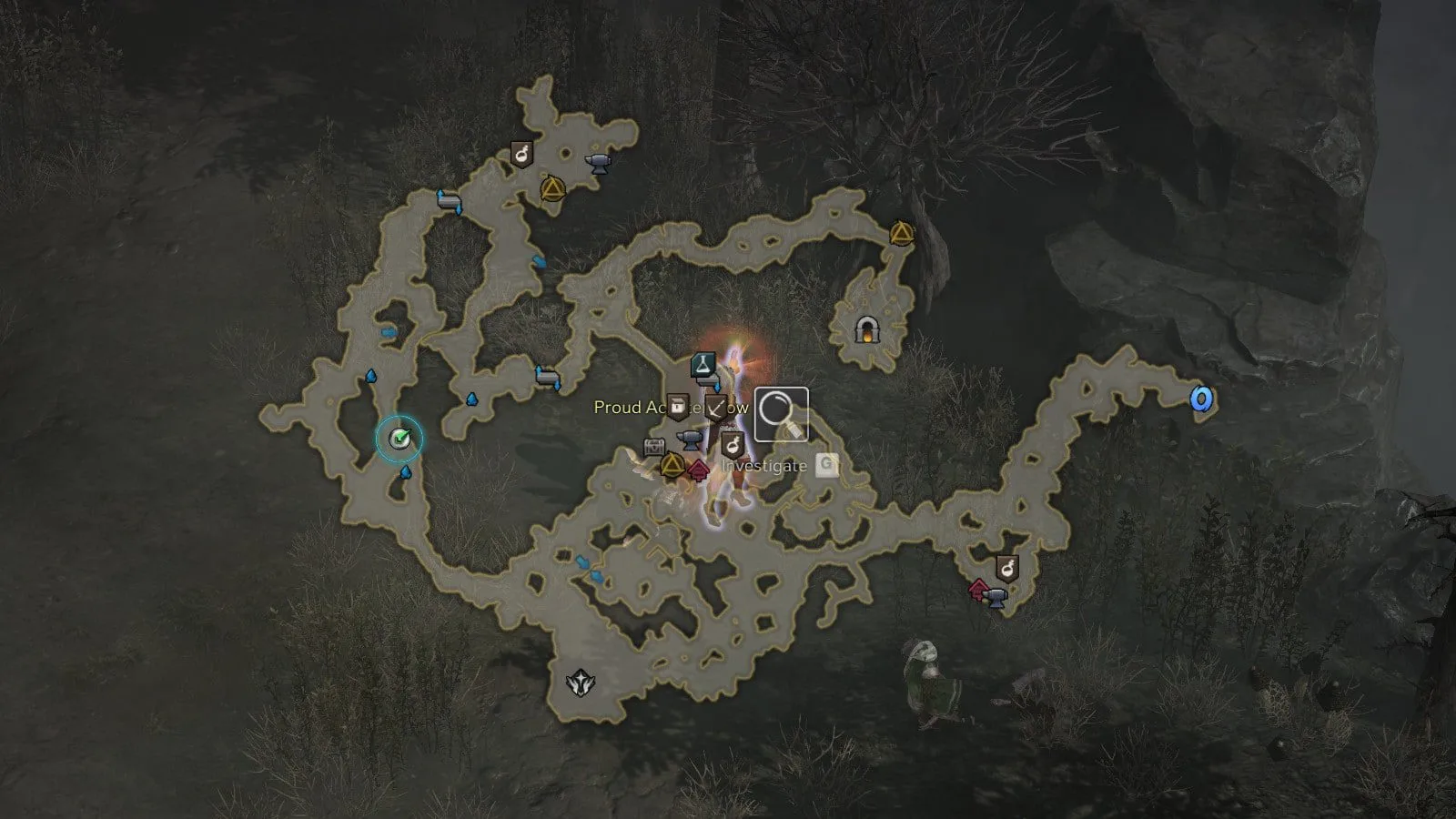This screenshot has height=819, width=1456.
Task: Select the blue swirling portal marker
Action: tap(1202, 399)
